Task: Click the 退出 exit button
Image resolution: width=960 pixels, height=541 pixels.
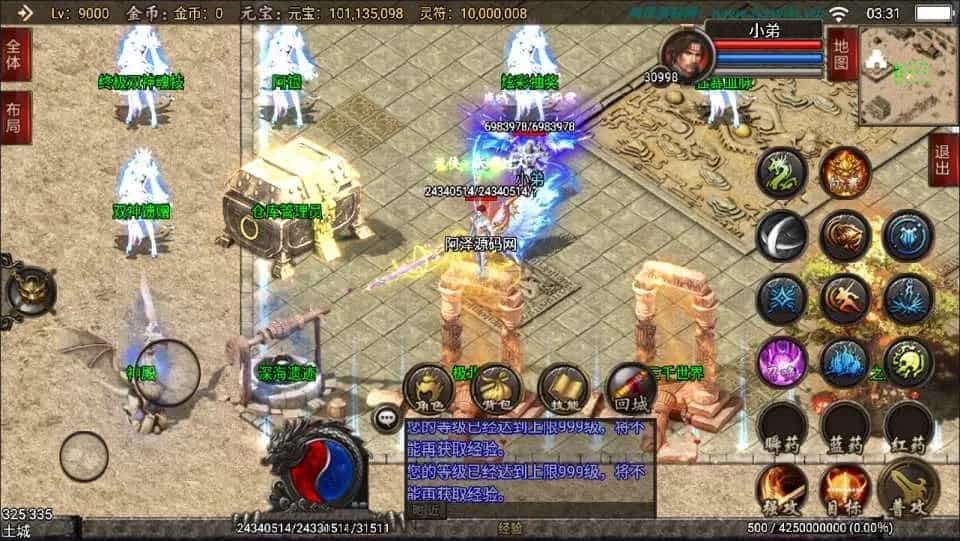Action: pos(943,159)
